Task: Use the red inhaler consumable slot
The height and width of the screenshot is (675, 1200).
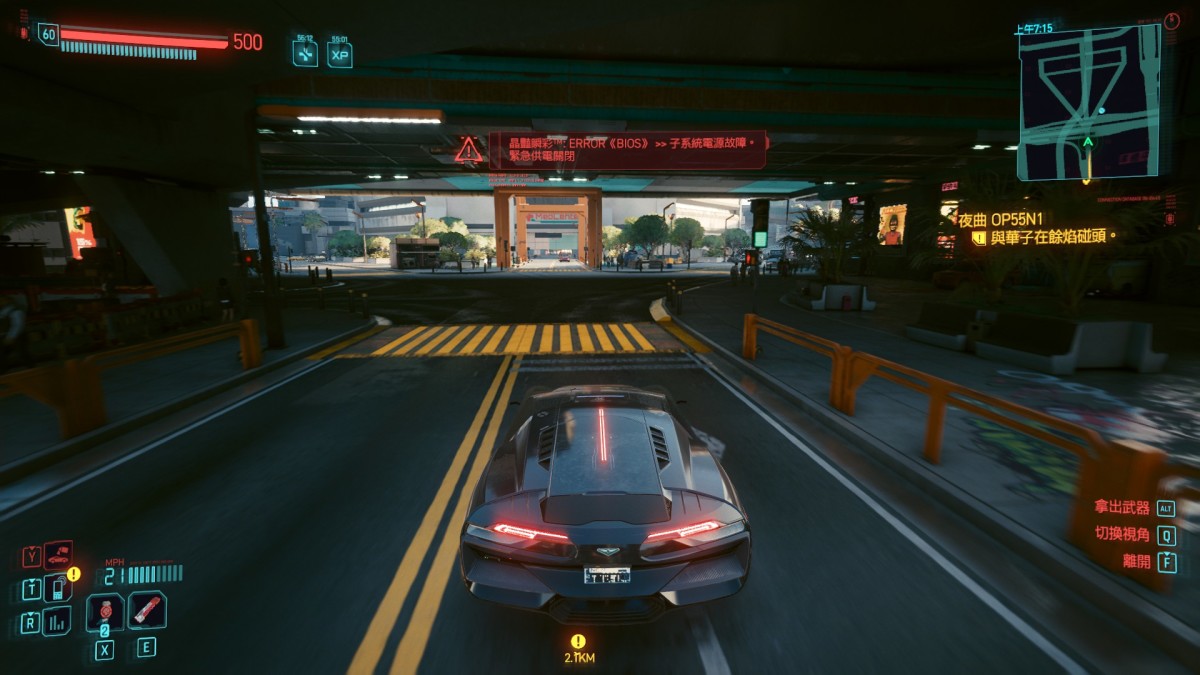Action: click(x=147, y=610)
